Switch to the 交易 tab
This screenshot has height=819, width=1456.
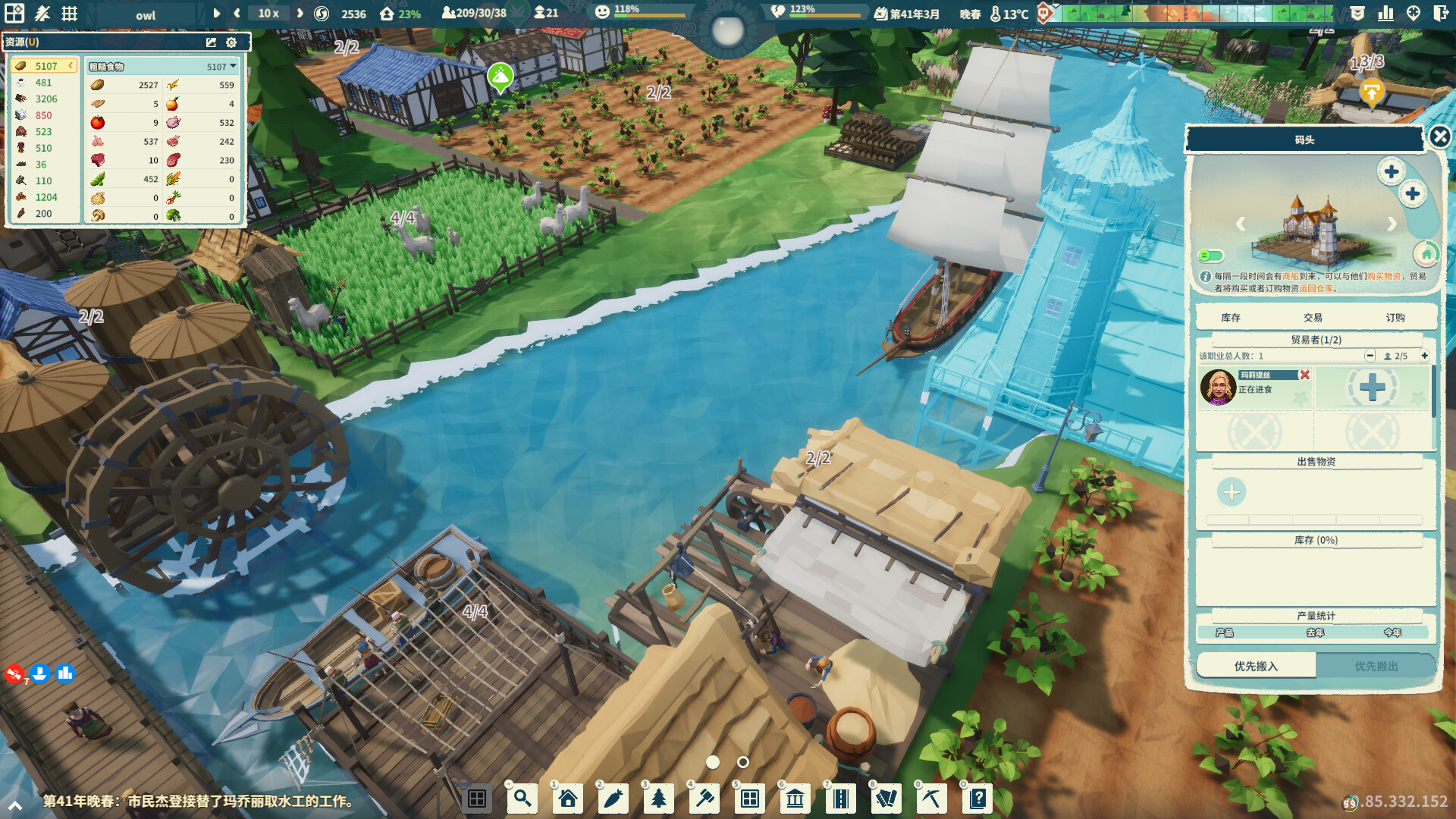click(1314, 317)
